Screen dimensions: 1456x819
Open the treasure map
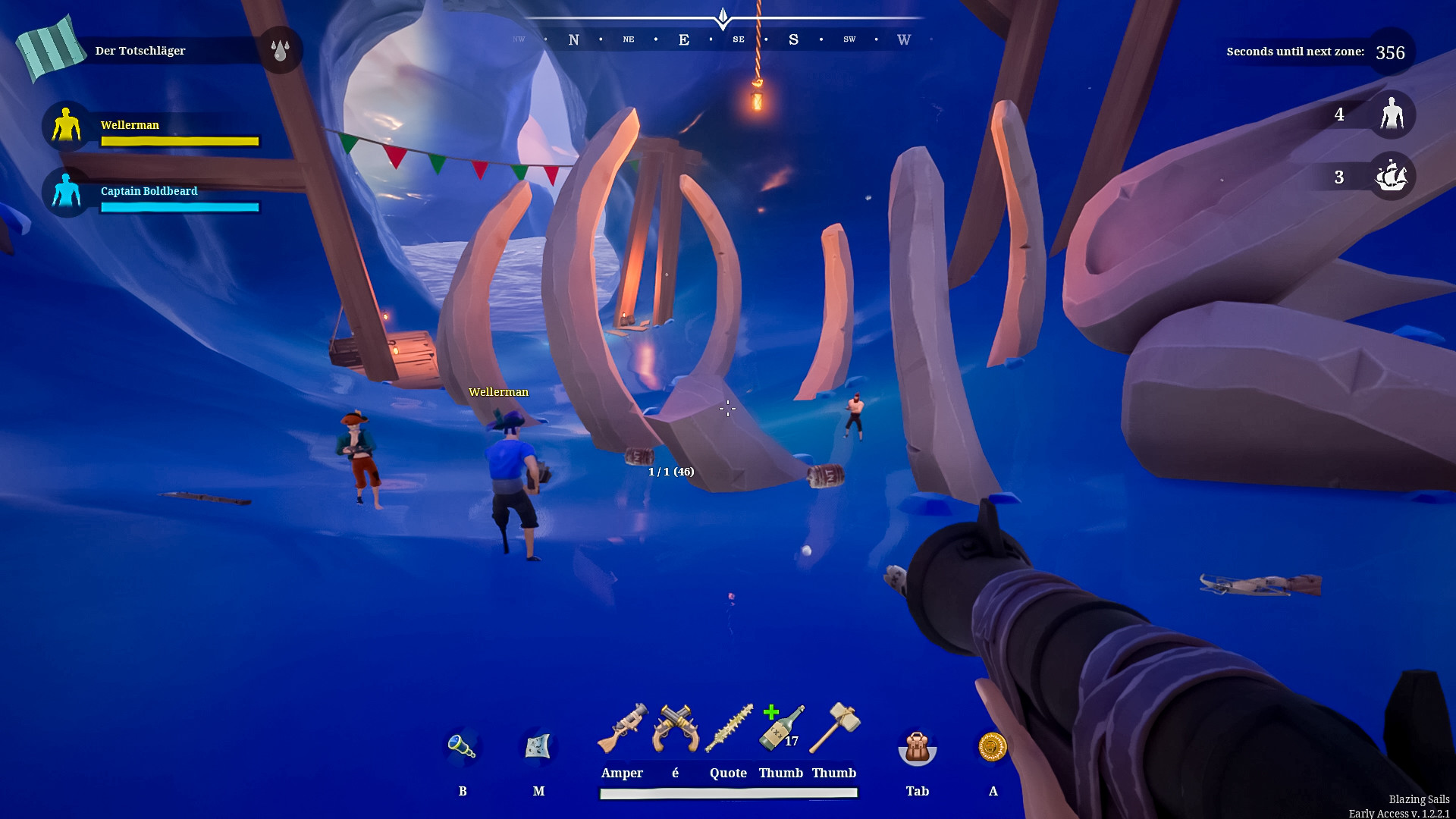click(x=538, y=747)
